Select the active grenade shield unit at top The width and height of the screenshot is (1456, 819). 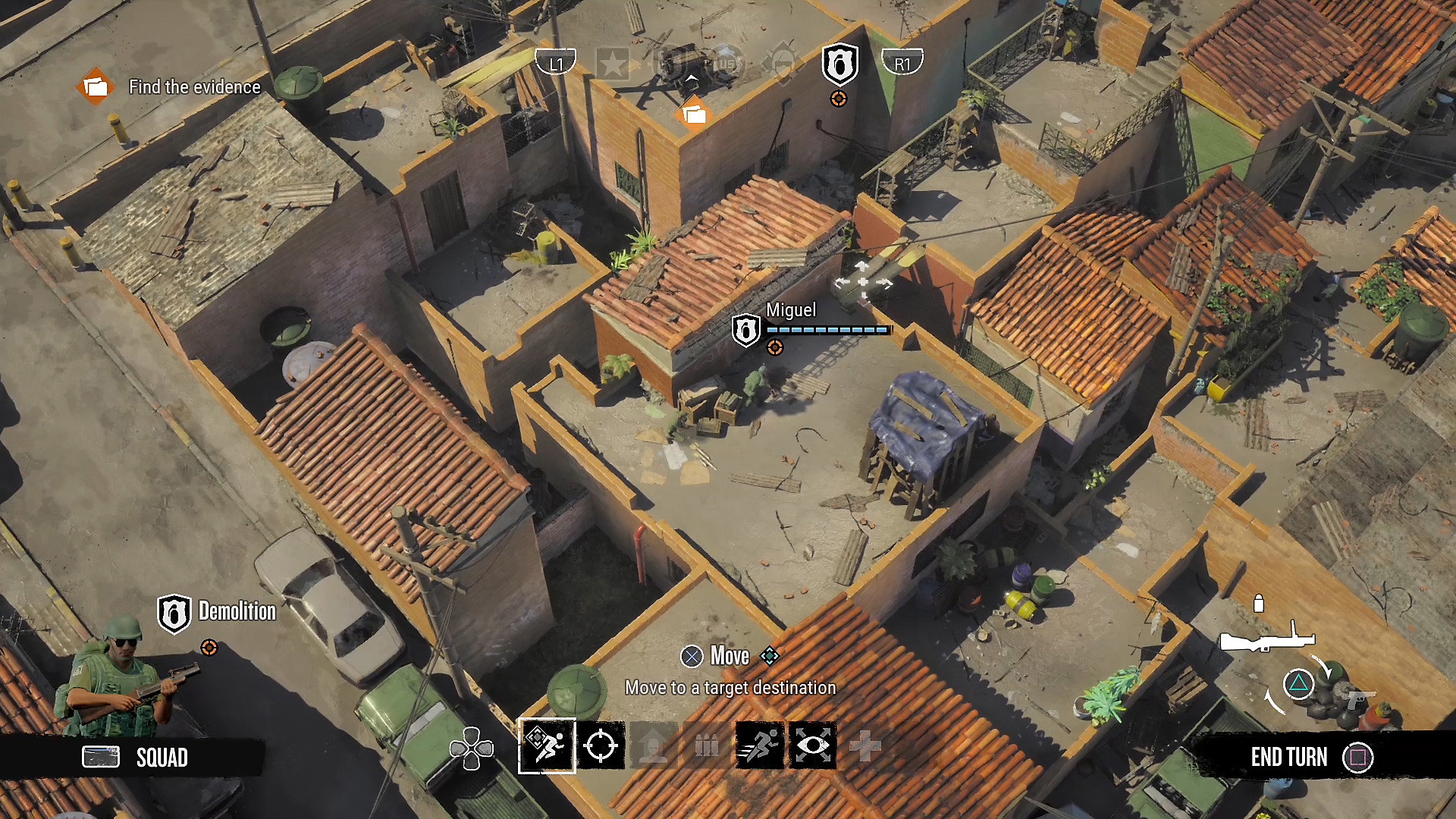tap(839, 64)
